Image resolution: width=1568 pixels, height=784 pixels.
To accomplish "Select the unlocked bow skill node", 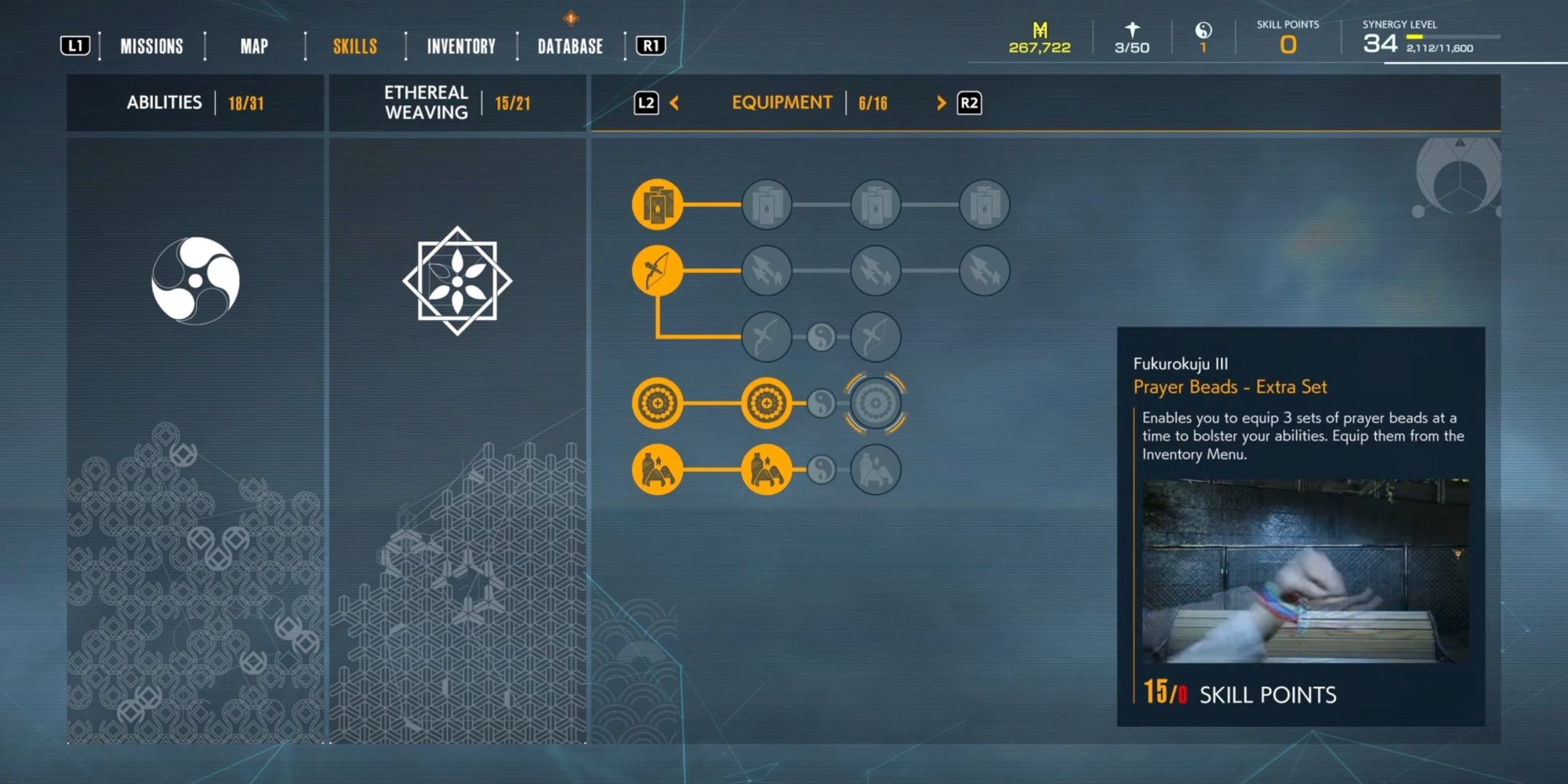I will 657,271.
